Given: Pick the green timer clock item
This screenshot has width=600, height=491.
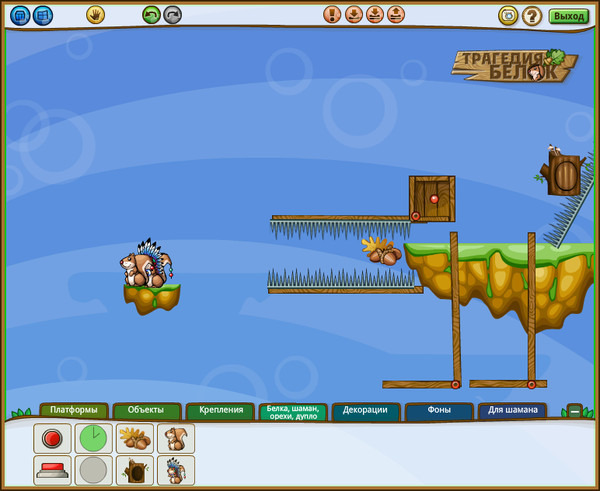Looking at the screenshot, I should [x=94, y=438].
